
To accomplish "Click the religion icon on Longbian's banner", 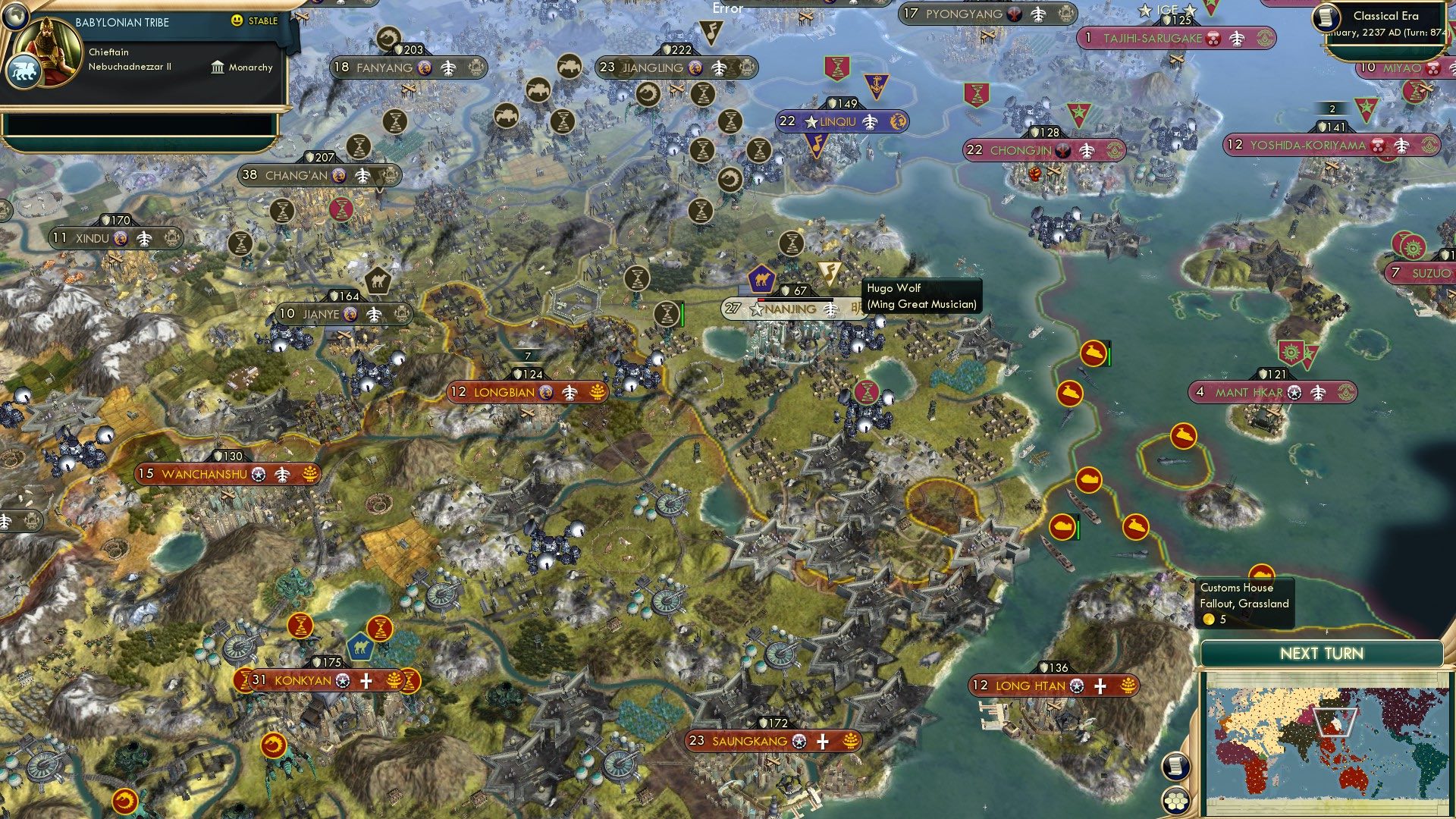I will coord(547,393).
